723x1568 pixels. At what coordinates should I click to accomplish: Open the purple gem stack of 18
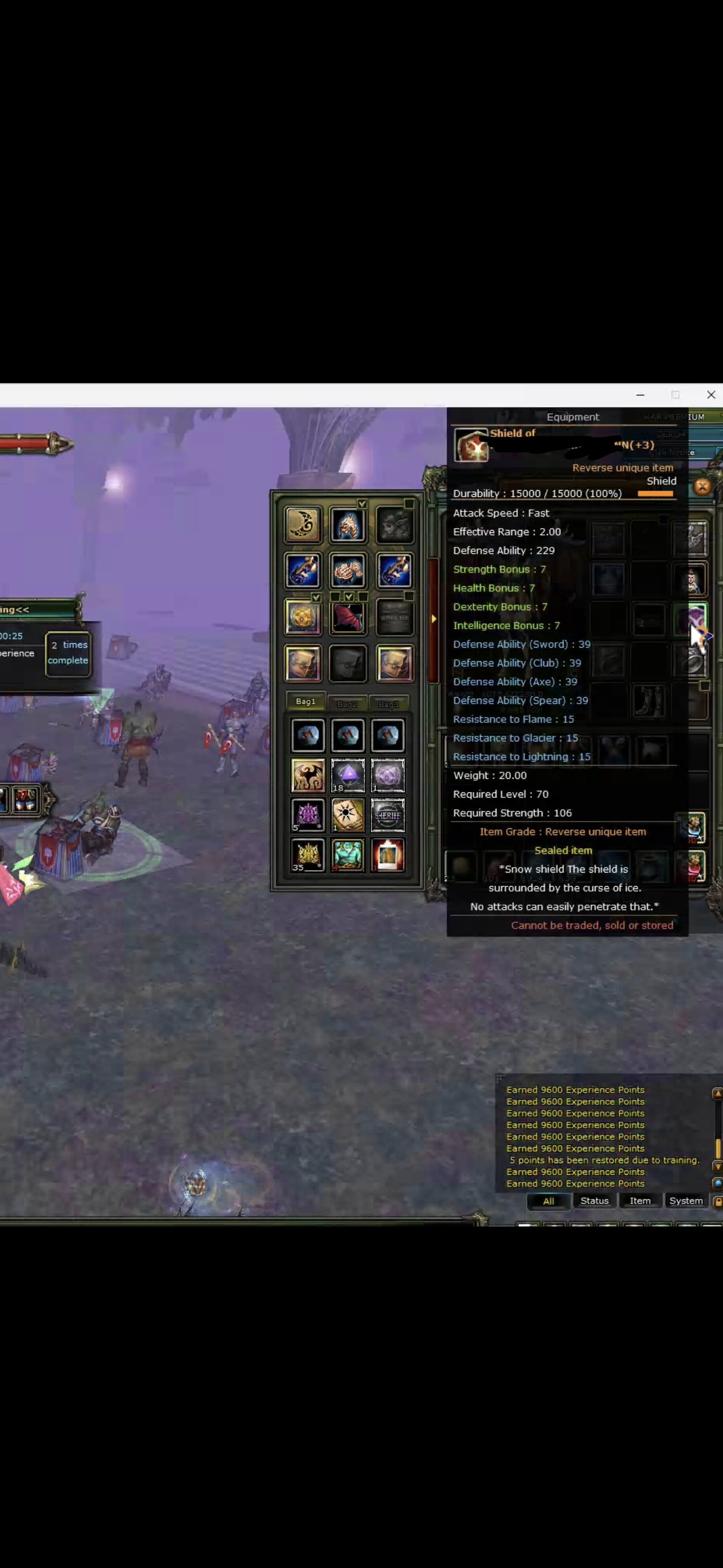click(348, 776)
